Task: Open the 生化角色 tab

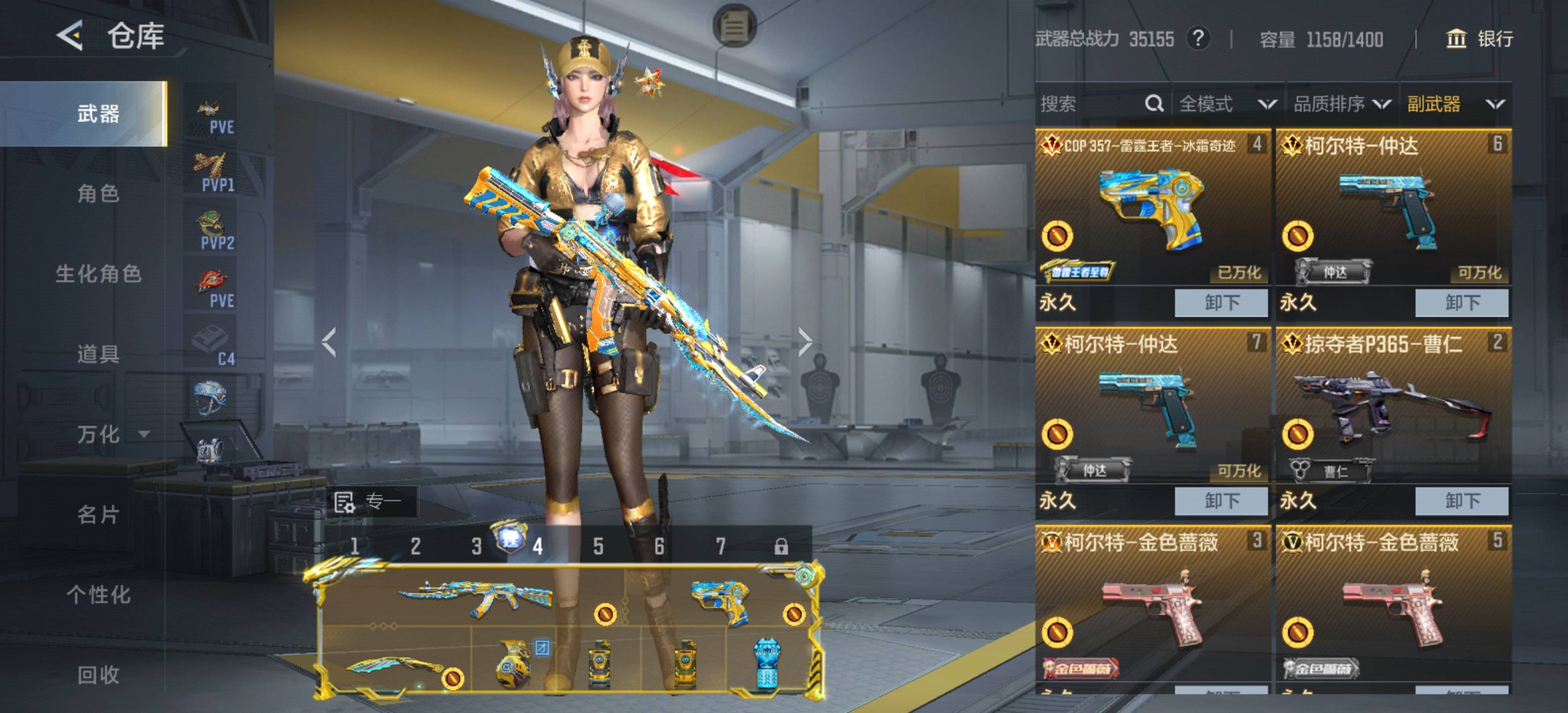Action: tap(98, 273)
